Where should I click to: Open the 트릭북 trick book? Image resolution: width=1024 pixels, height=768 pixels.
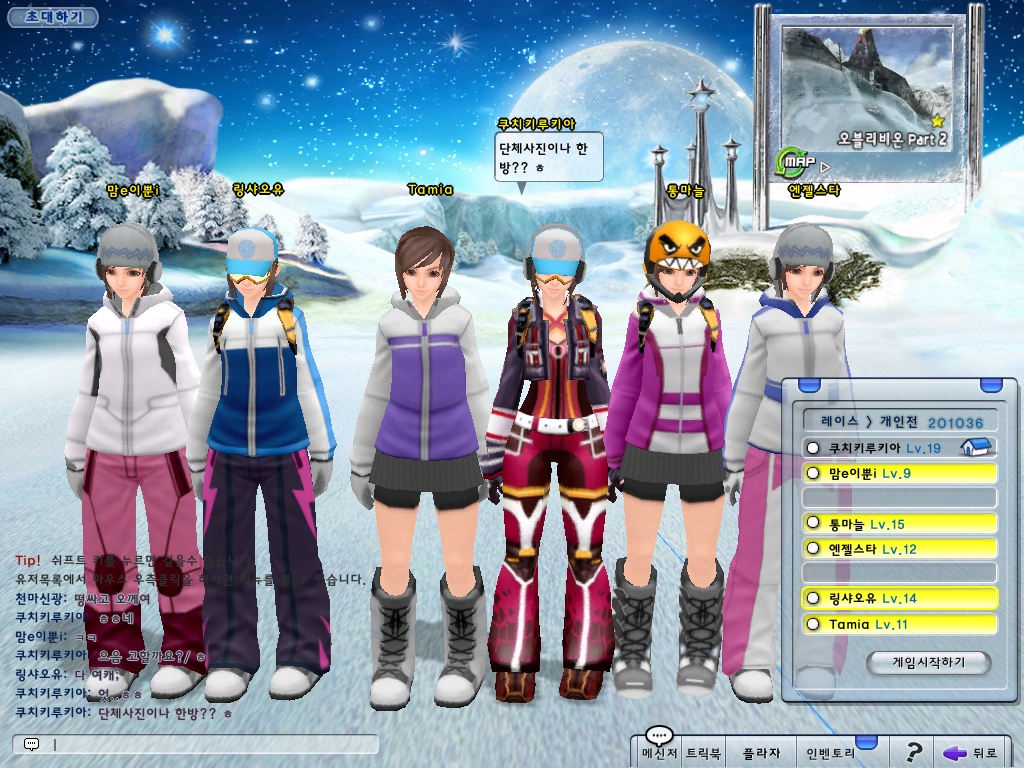click(x=703, y=751)
